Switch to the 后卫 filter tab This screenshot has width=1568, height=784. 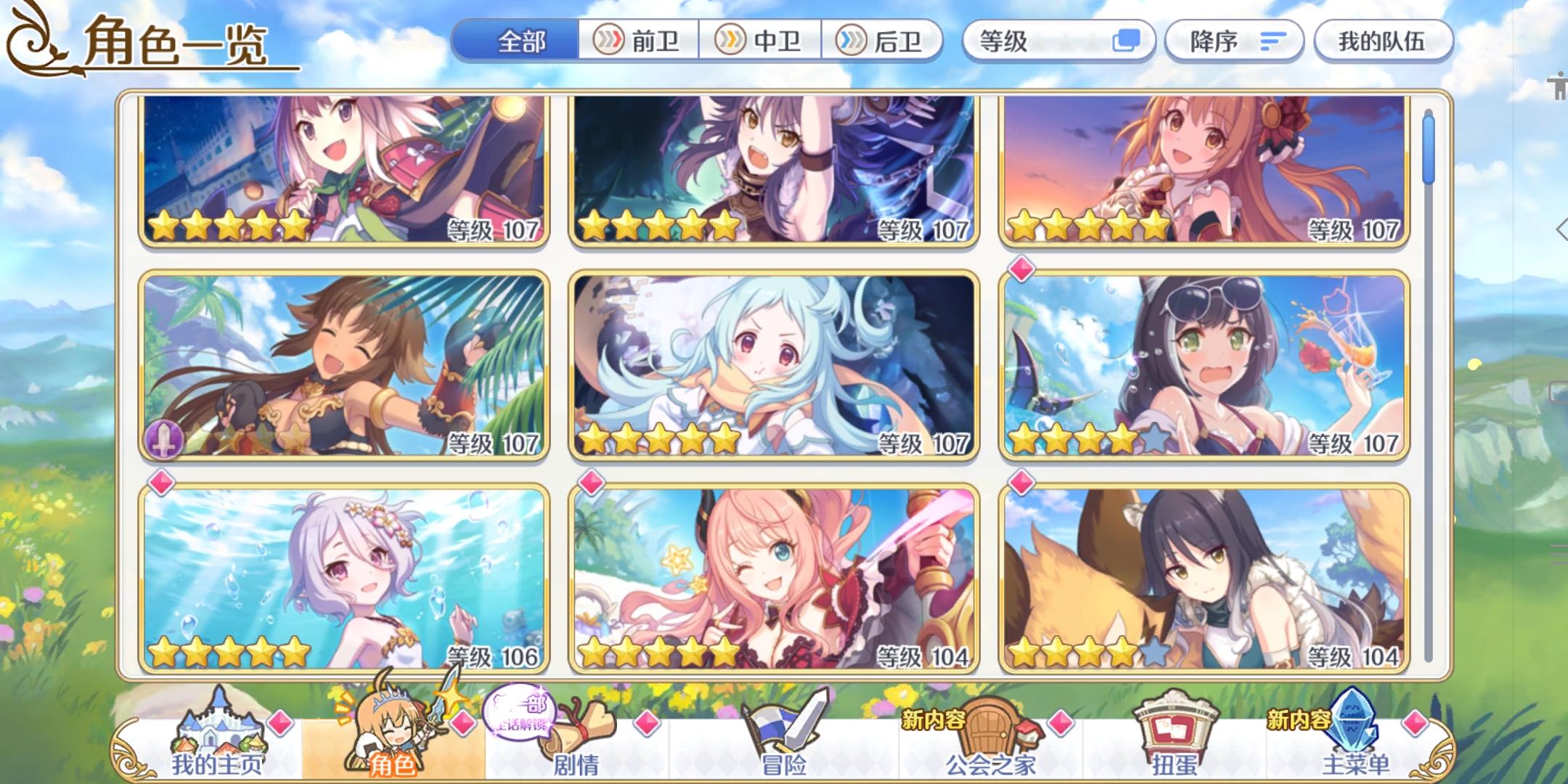point(882,43)
